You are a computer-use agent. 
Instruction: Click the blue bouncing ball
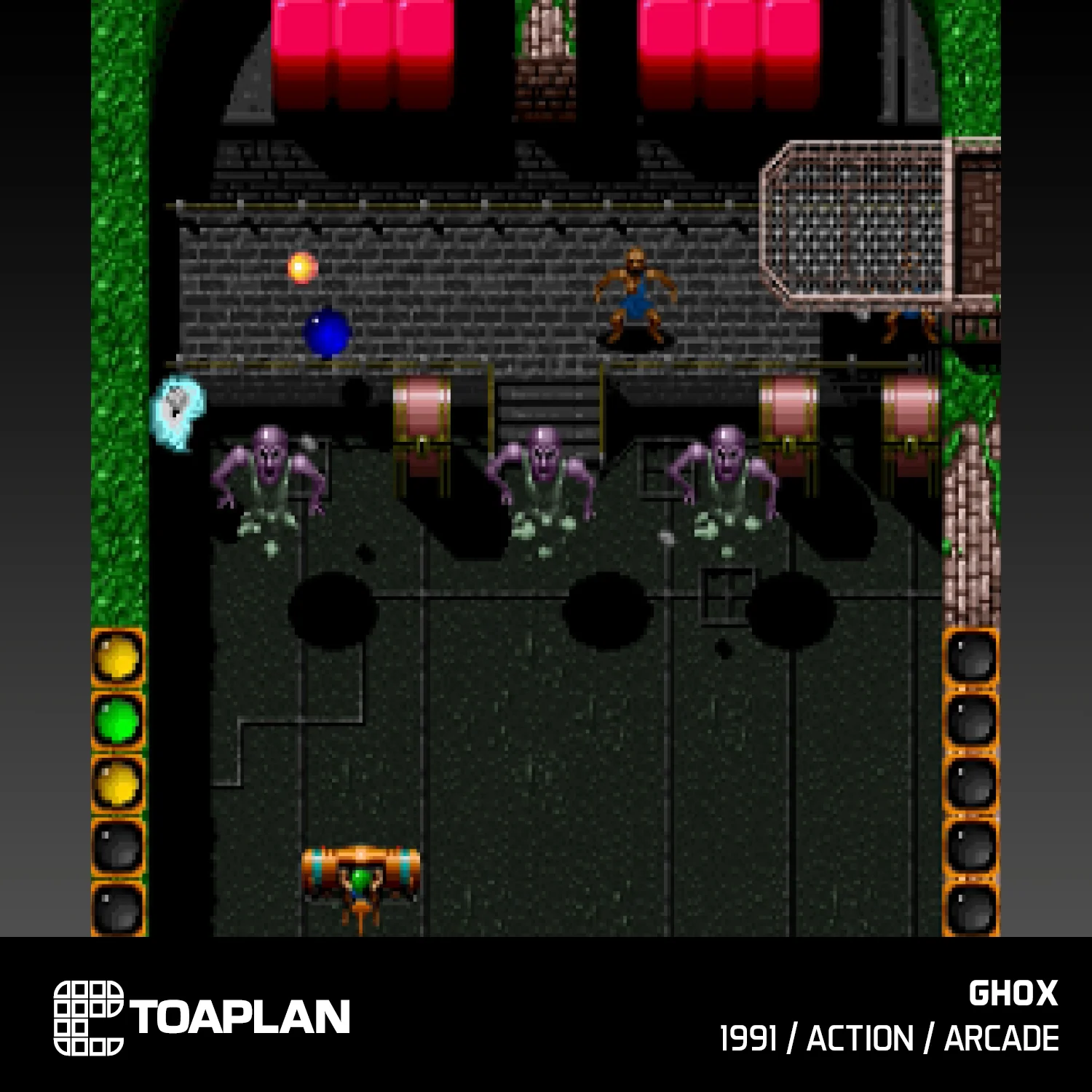coord(325,333)
